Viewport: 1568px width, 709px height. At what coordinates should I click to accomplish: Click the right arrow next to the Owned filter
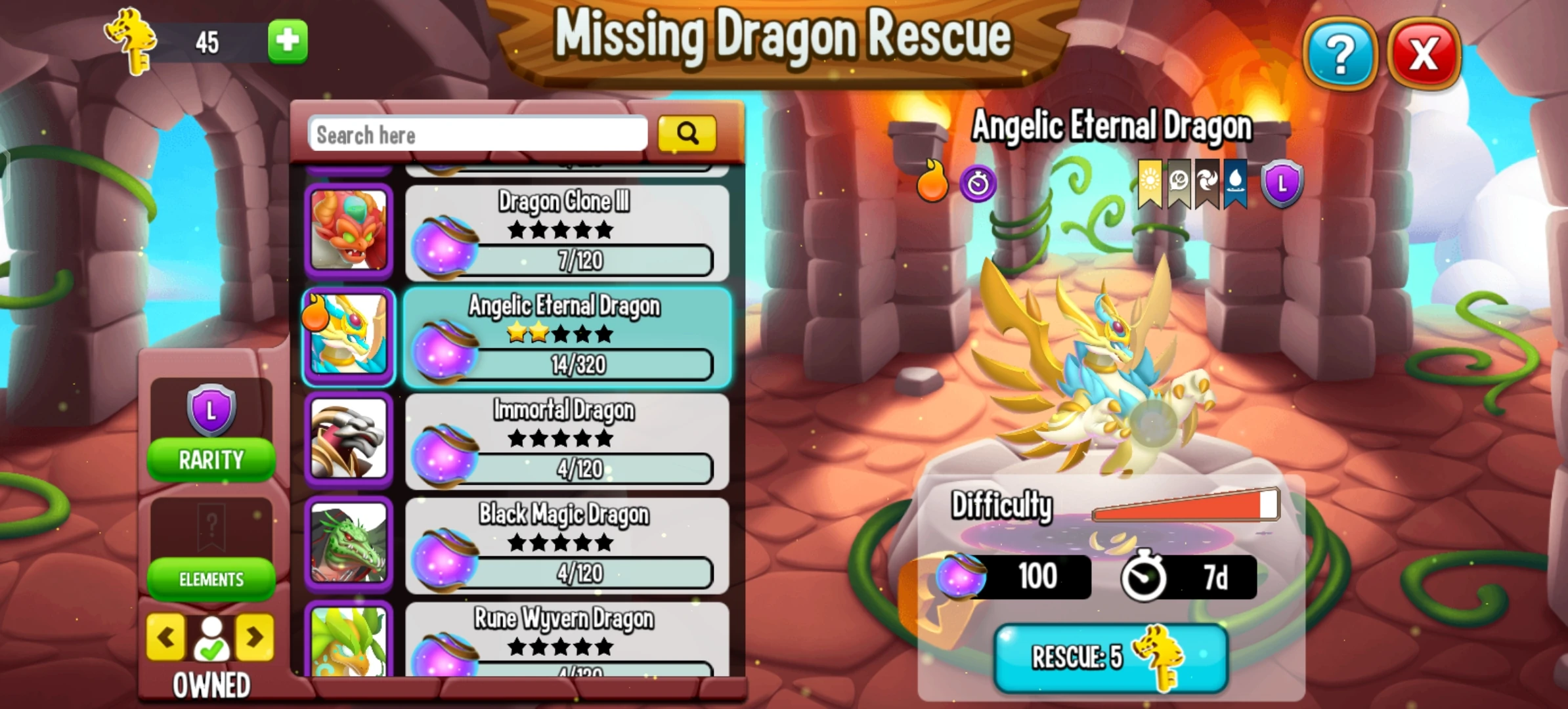(256, 637)
